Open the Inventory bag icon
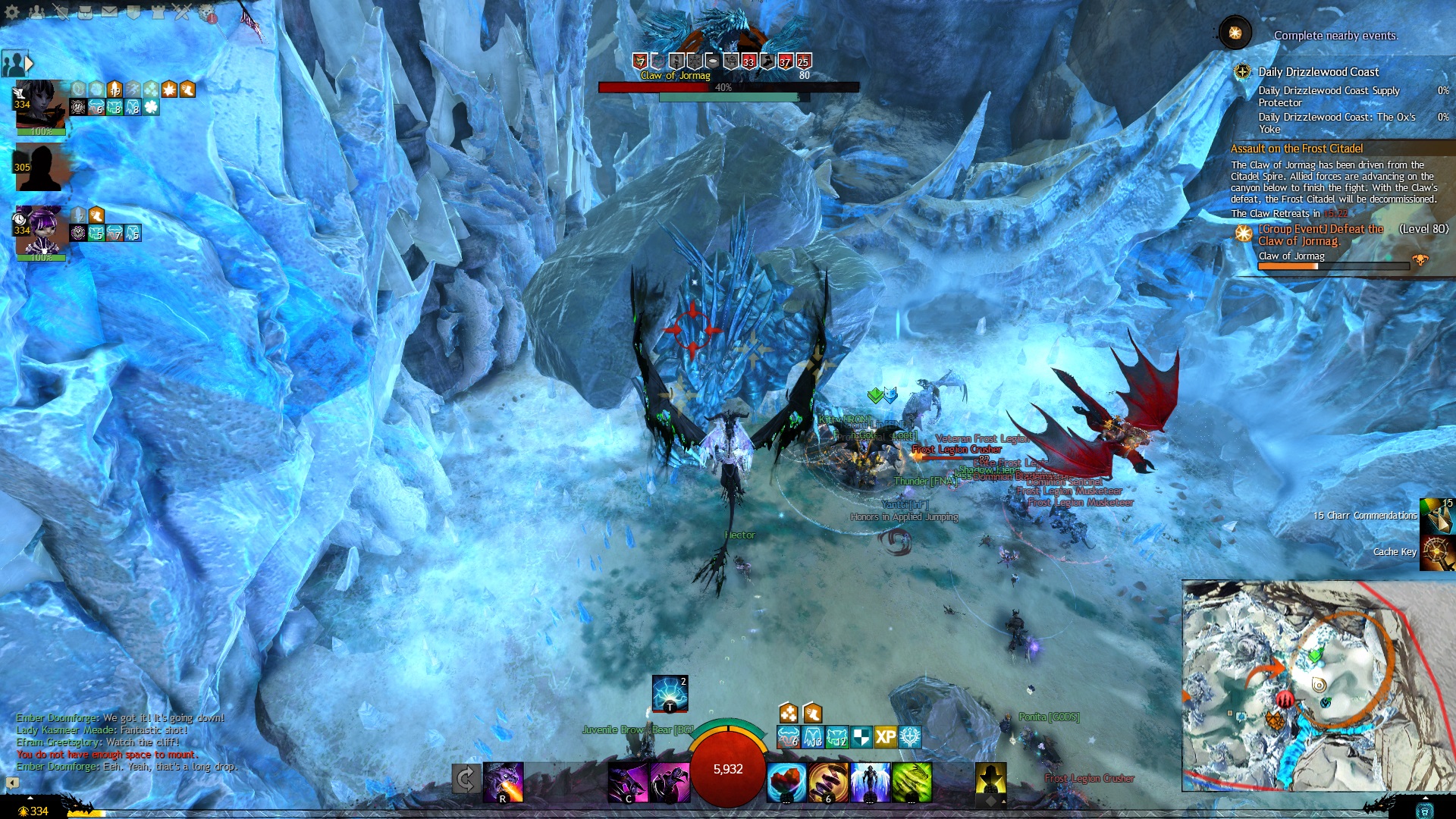 [x=85, y=11]
